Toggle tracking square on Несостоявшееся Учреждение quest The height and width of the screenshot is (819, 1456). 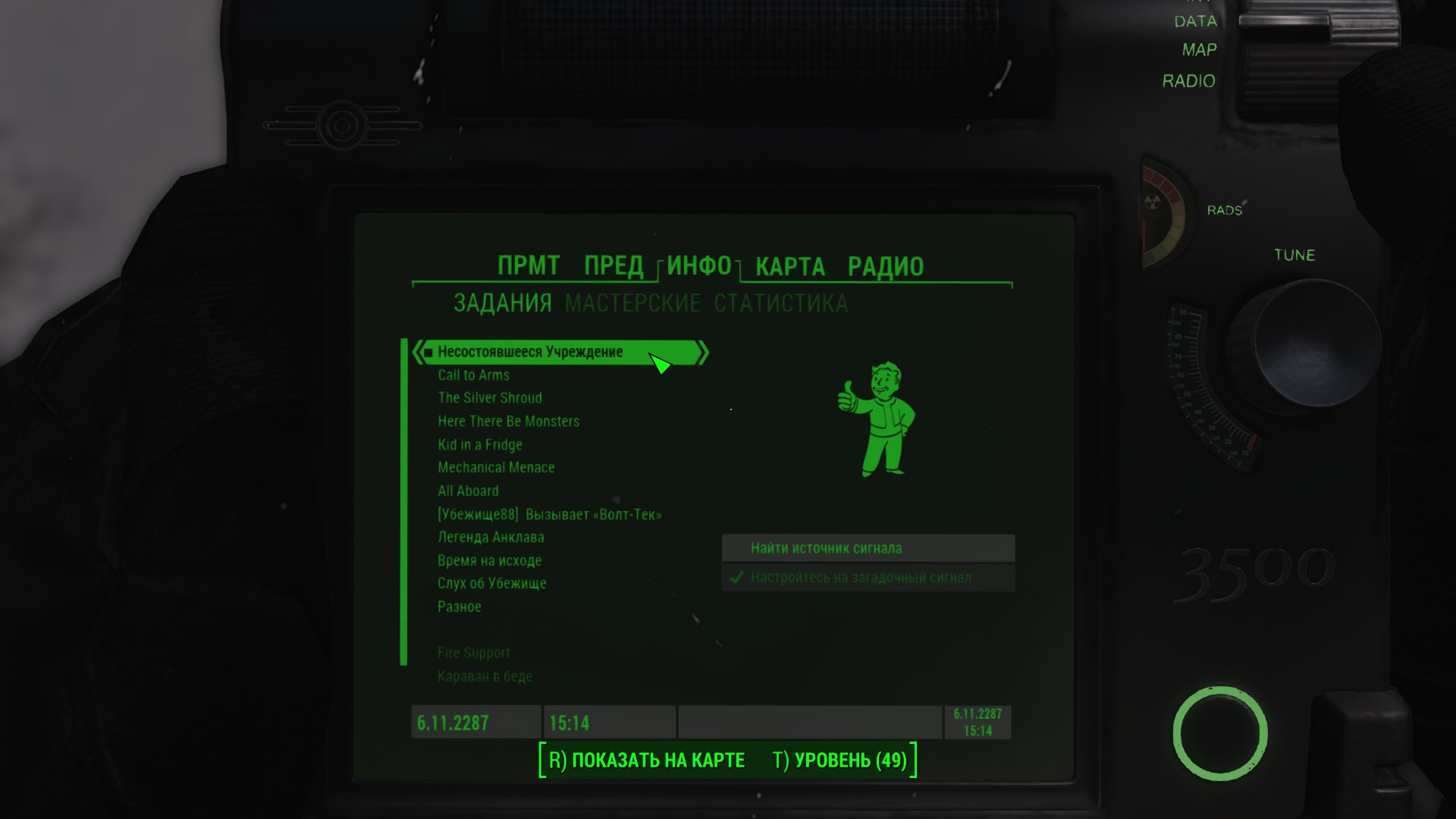430,352
